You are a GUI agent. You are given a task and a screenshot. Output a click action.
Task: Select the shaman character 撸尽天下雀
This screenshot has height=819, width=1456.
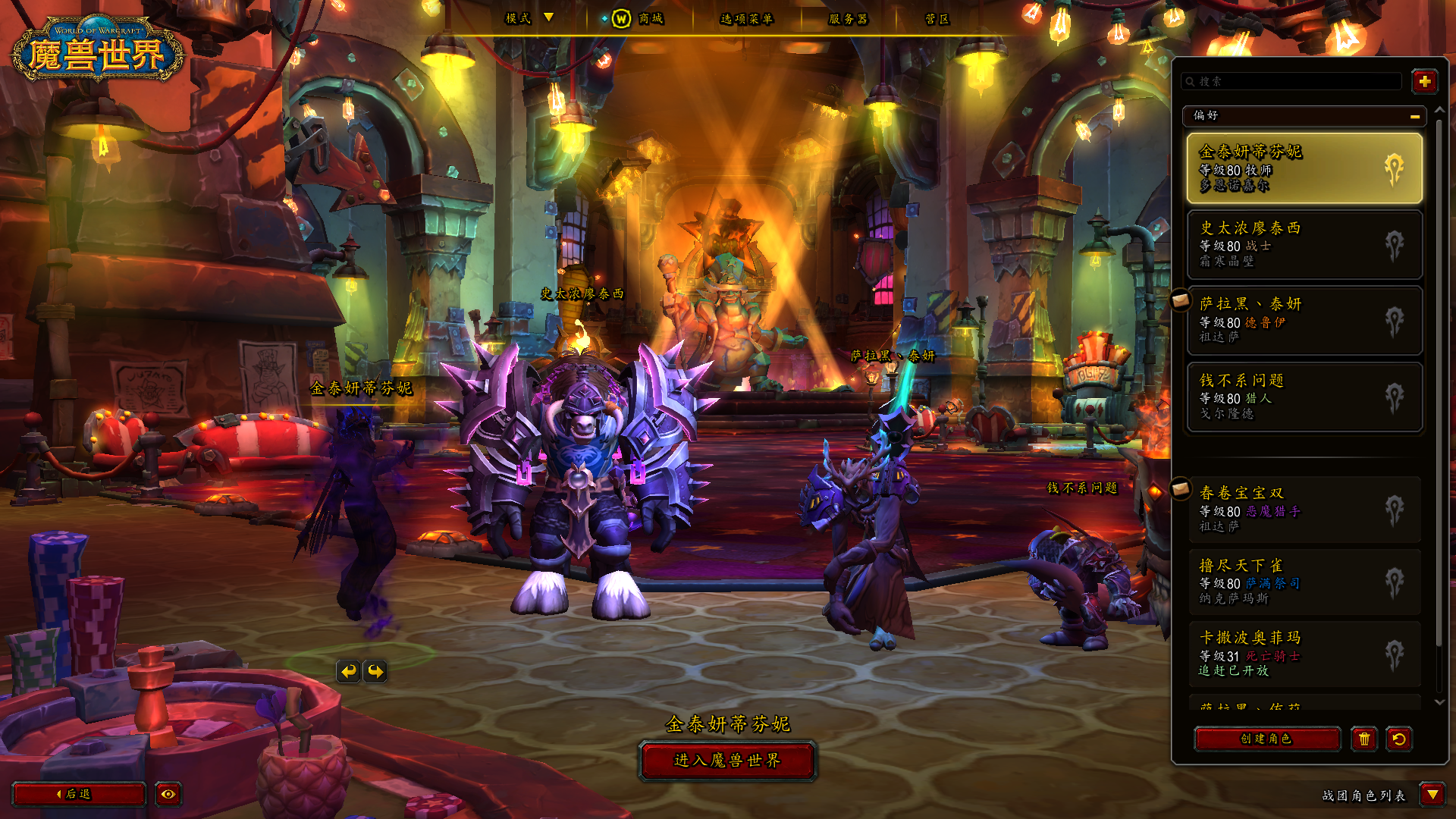[x=1304, y=582]
